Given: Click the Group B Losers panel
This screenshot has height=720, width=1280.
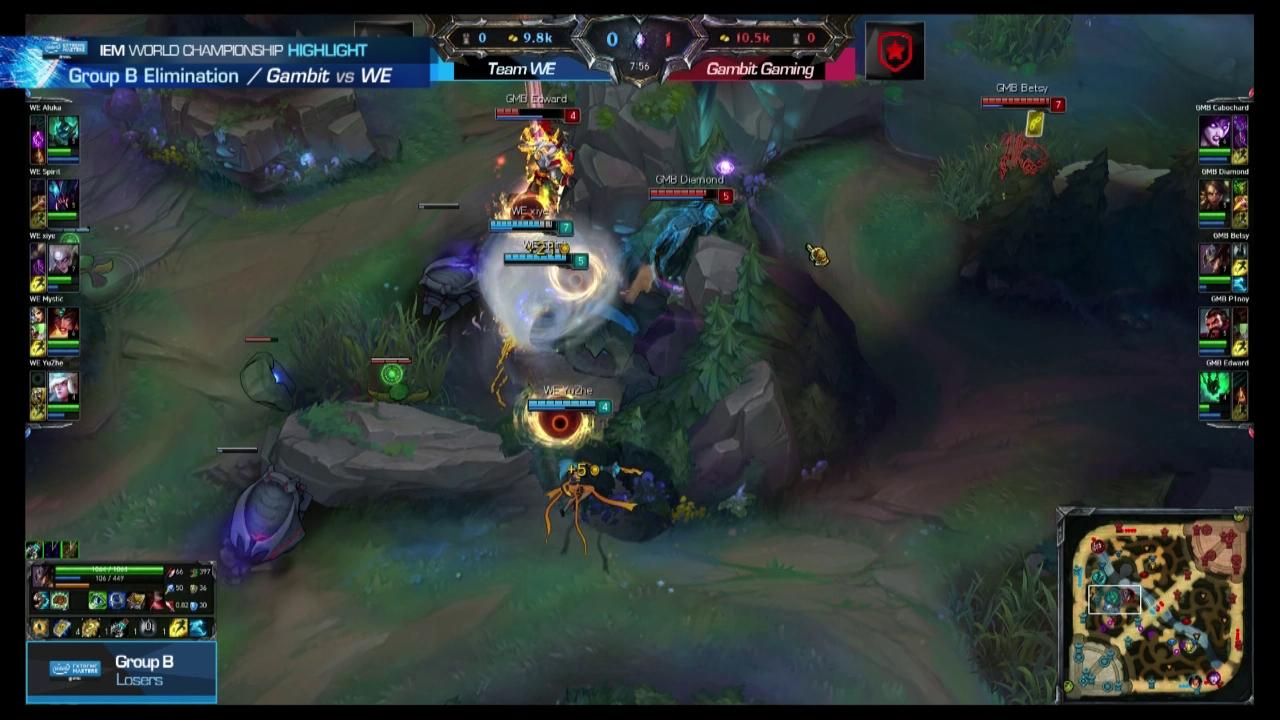Looking at the screenshot, I should [120, 670].
